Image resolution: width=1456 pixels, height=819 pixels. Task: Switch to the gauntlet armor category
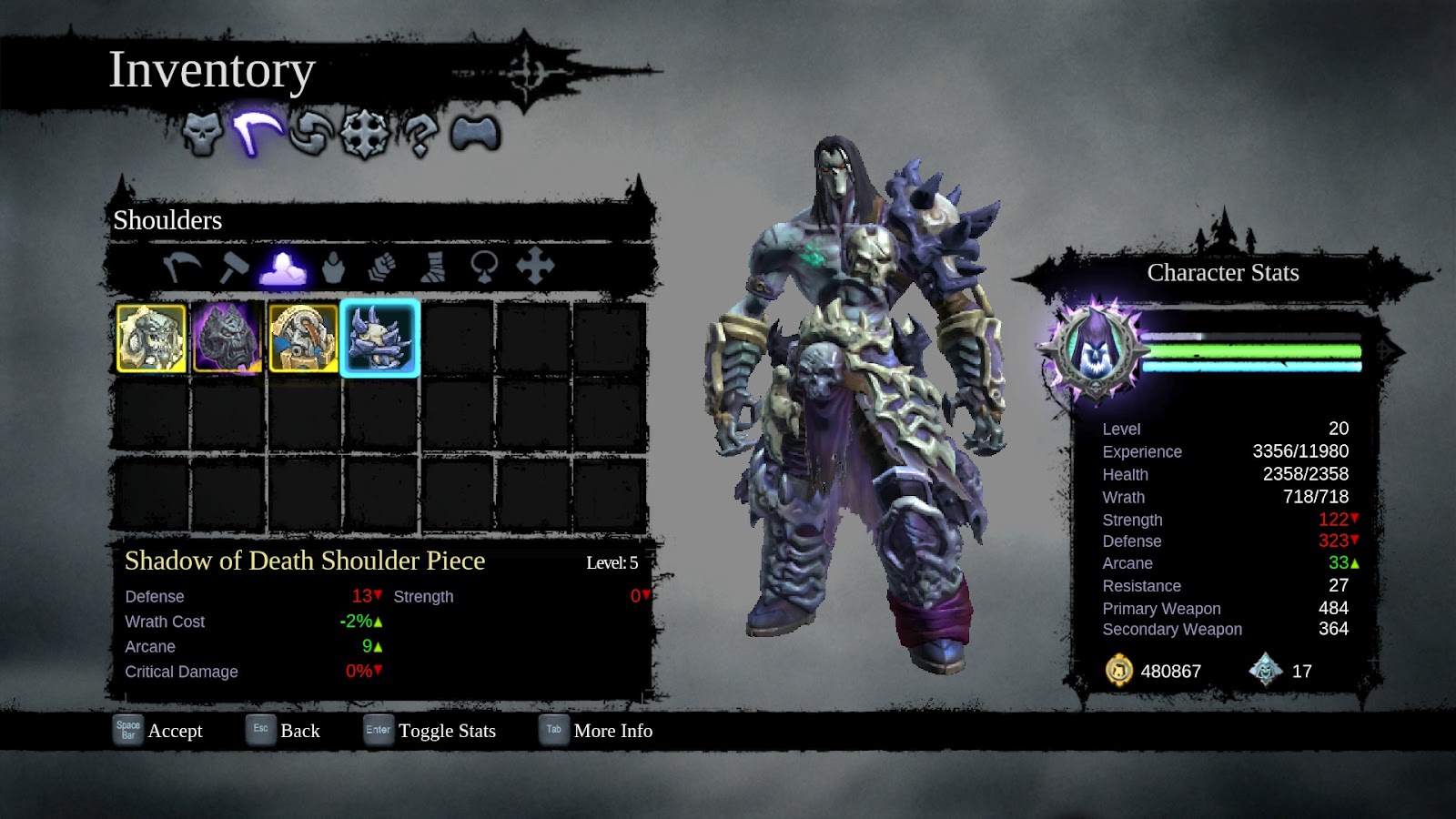382,268
